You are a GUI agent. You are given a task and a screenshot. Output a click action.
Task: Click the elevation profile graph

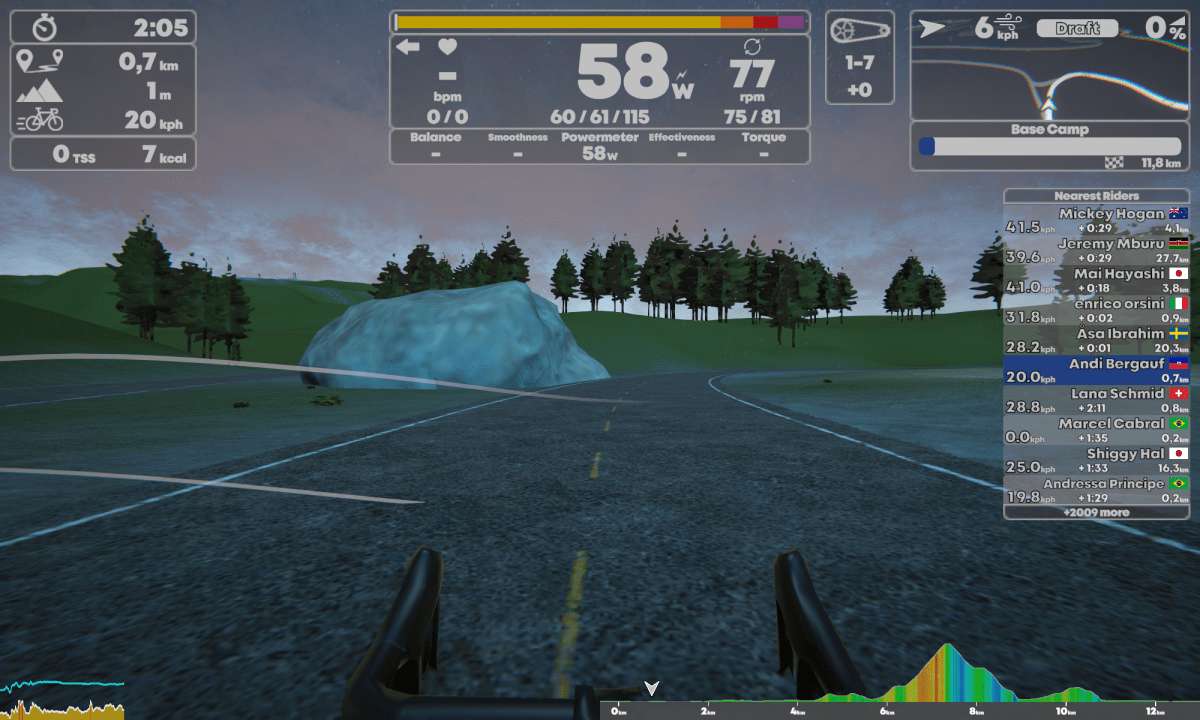click(900, 680)
